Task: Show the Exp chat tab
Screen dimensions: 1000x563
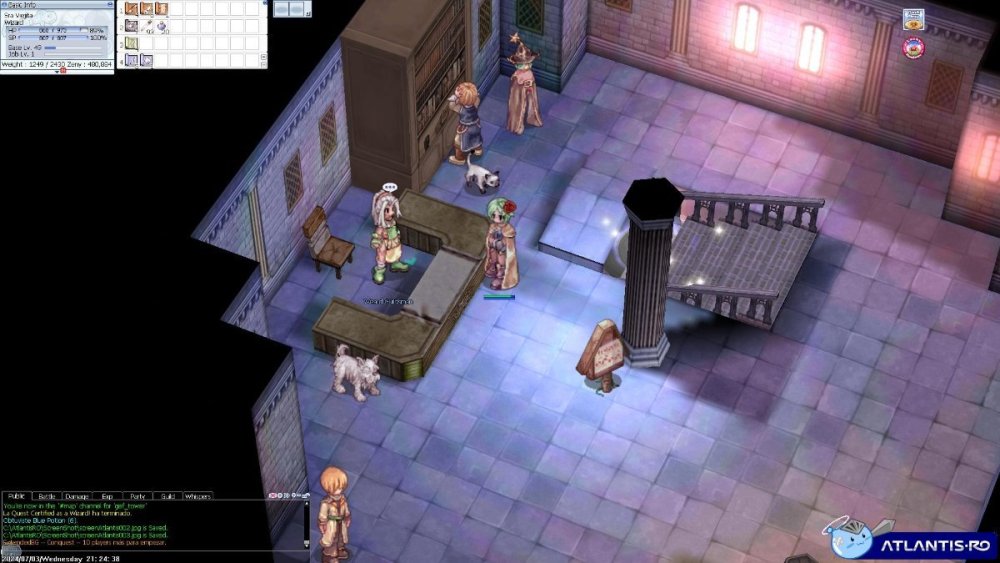Action: [107, 496]
